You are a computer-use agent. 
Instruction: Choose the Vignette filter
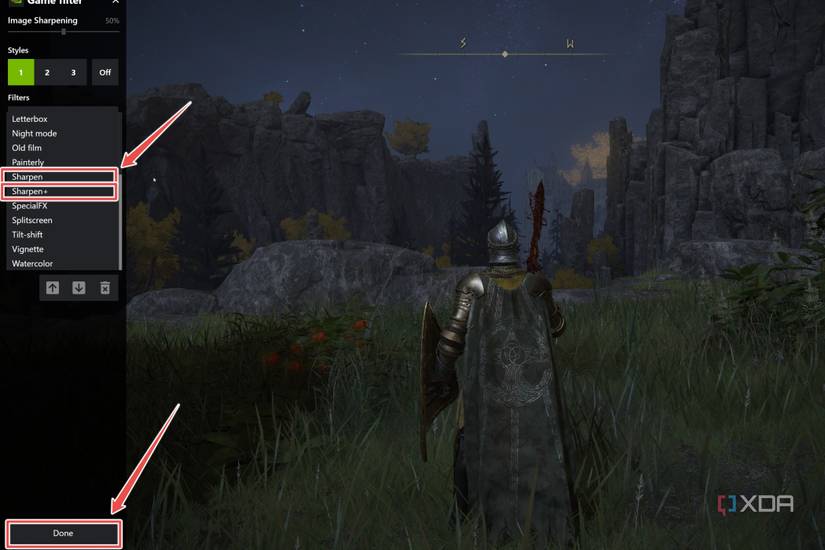click(x=28, y=249)
